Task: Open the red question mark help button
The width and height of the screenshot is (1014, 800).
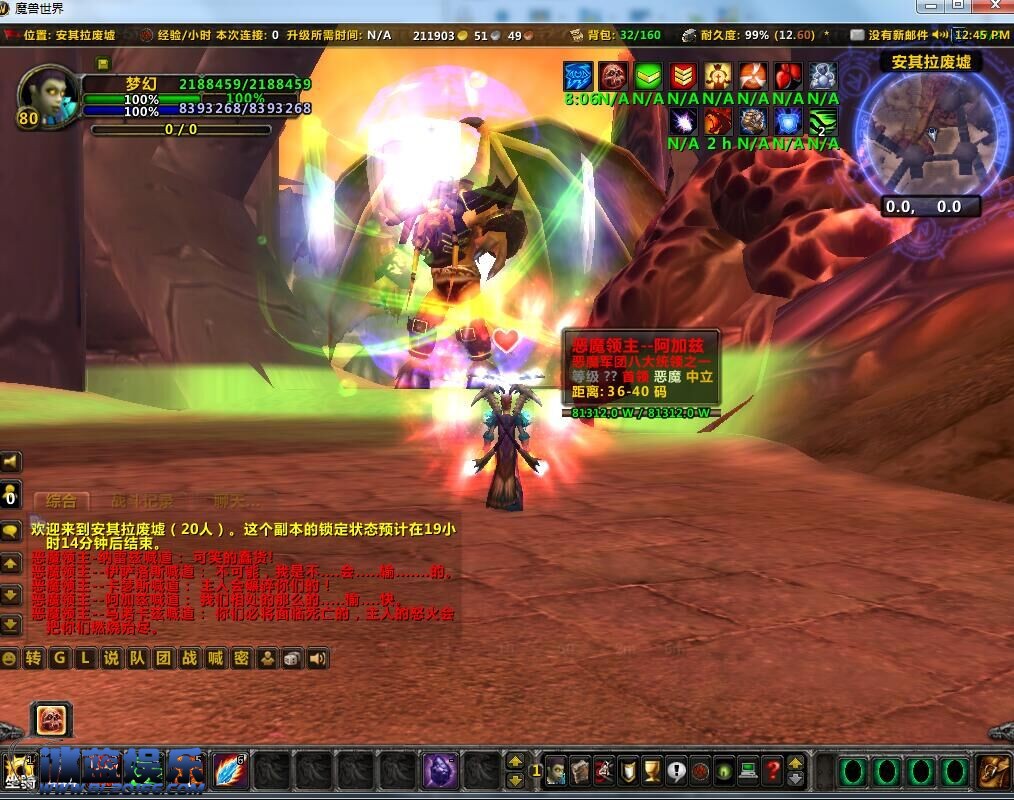Action: 772,771
